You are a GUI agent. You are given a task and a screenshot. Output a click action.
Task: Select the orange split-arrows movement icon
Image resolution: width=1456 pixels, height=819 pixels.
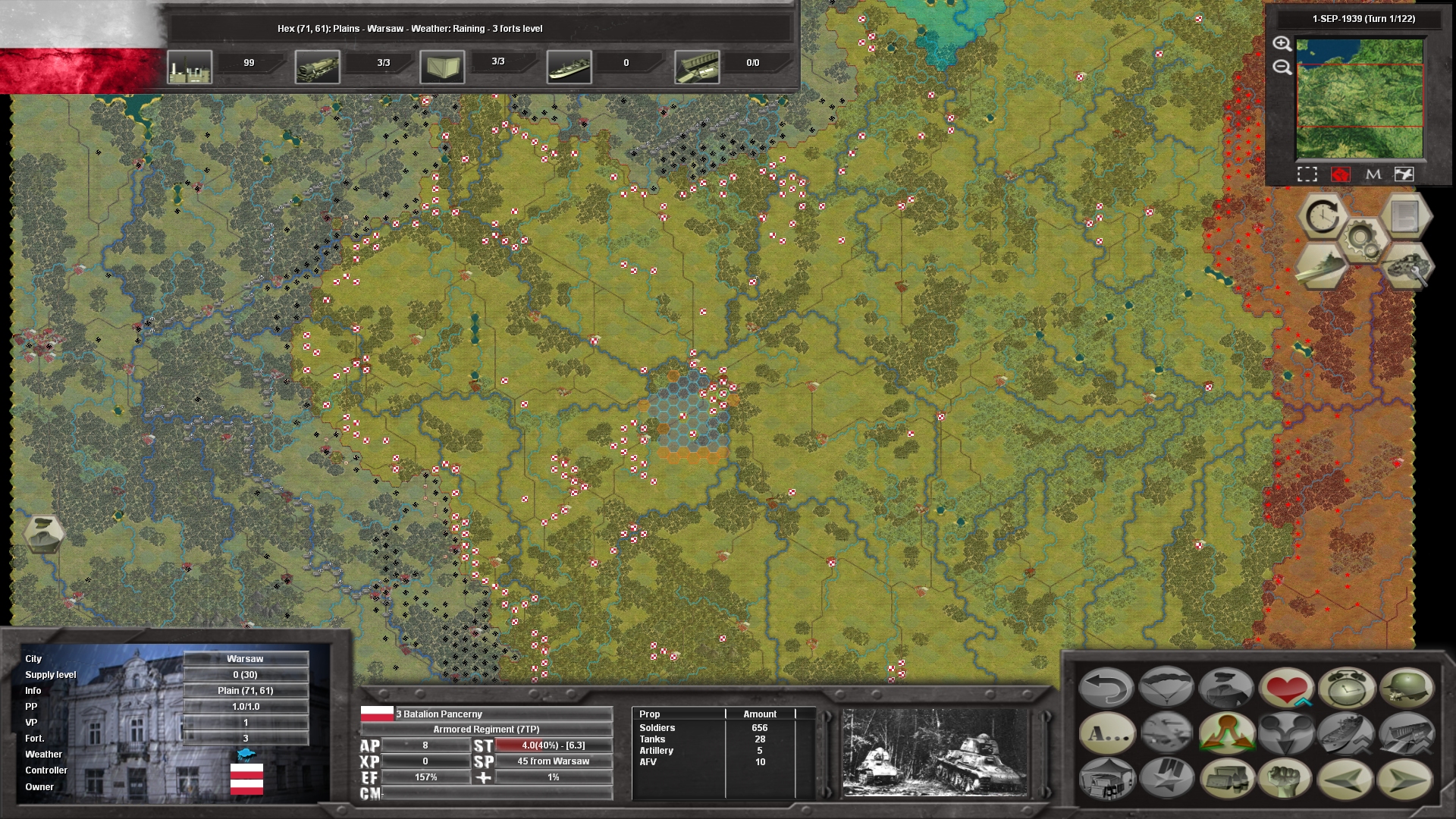click(x=1228, y=733)
